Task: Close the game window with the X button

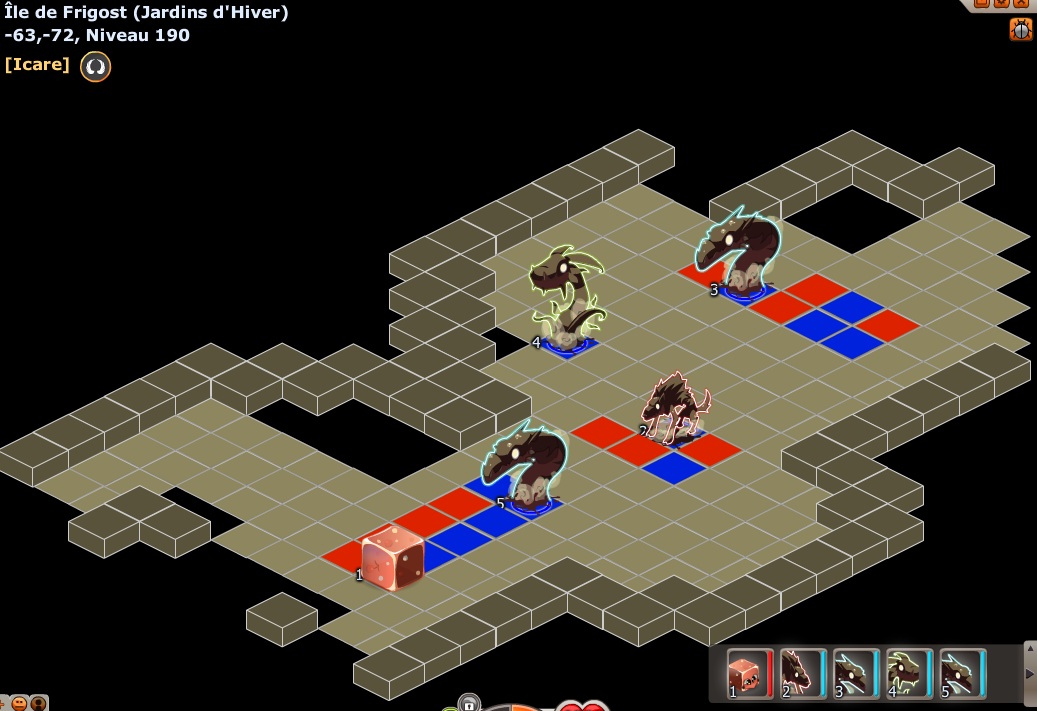Action: [x=1021, y=4]
